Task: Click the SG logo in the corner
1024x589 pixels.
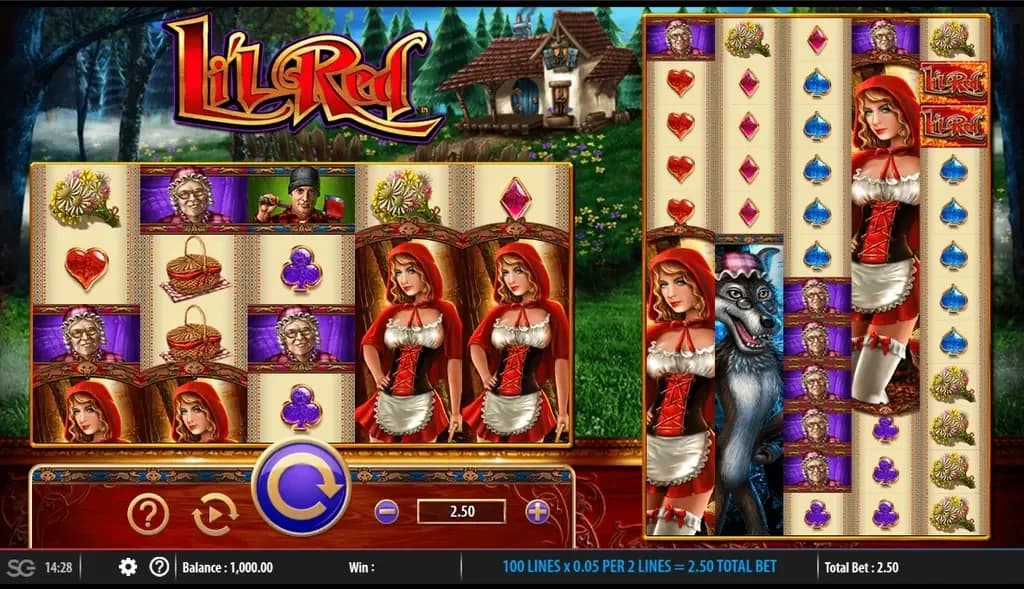Action: (x=19, y=567)
